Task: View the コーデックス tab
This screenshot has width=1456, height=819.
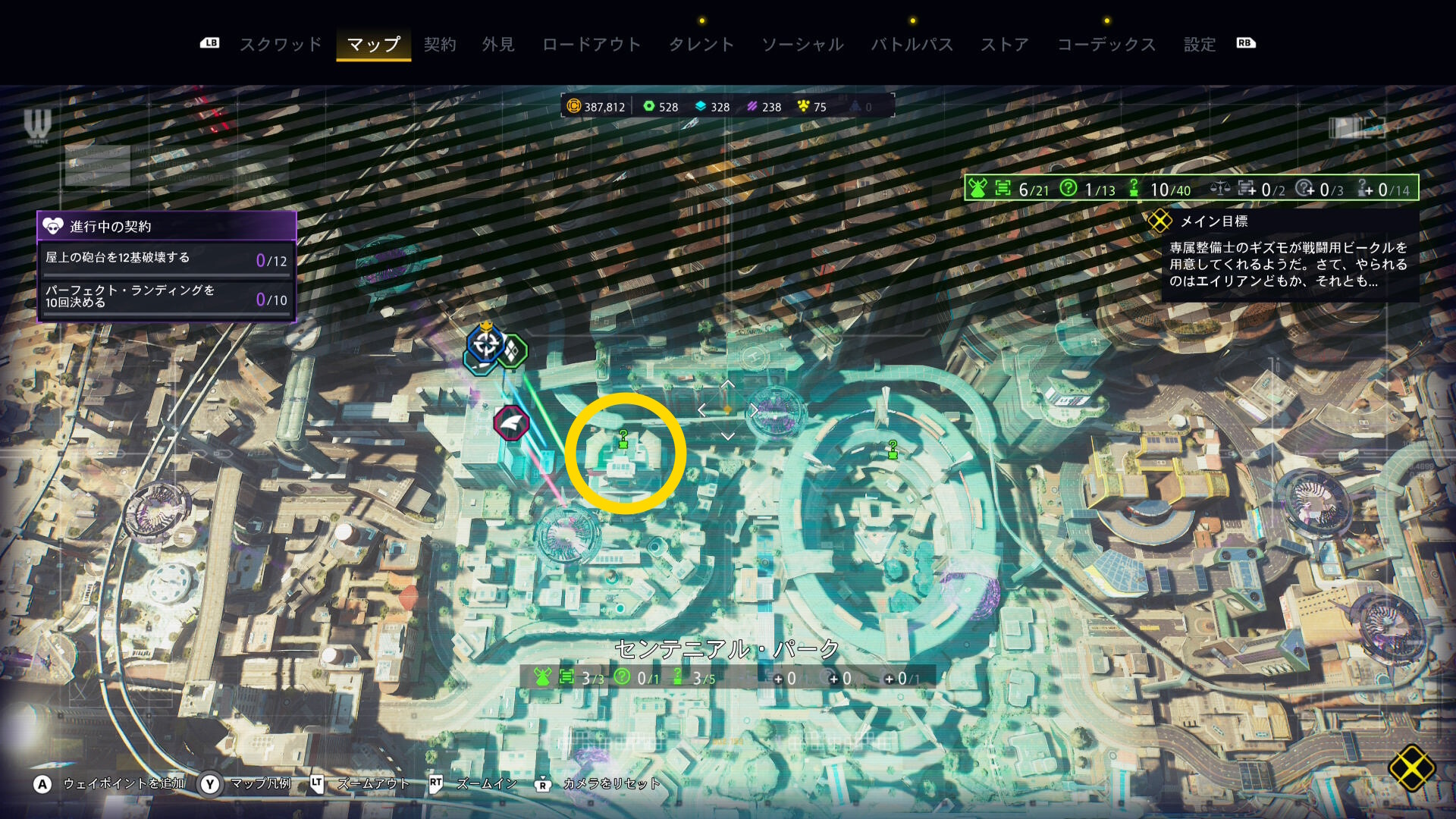Action: click(x=1106, y=45)
